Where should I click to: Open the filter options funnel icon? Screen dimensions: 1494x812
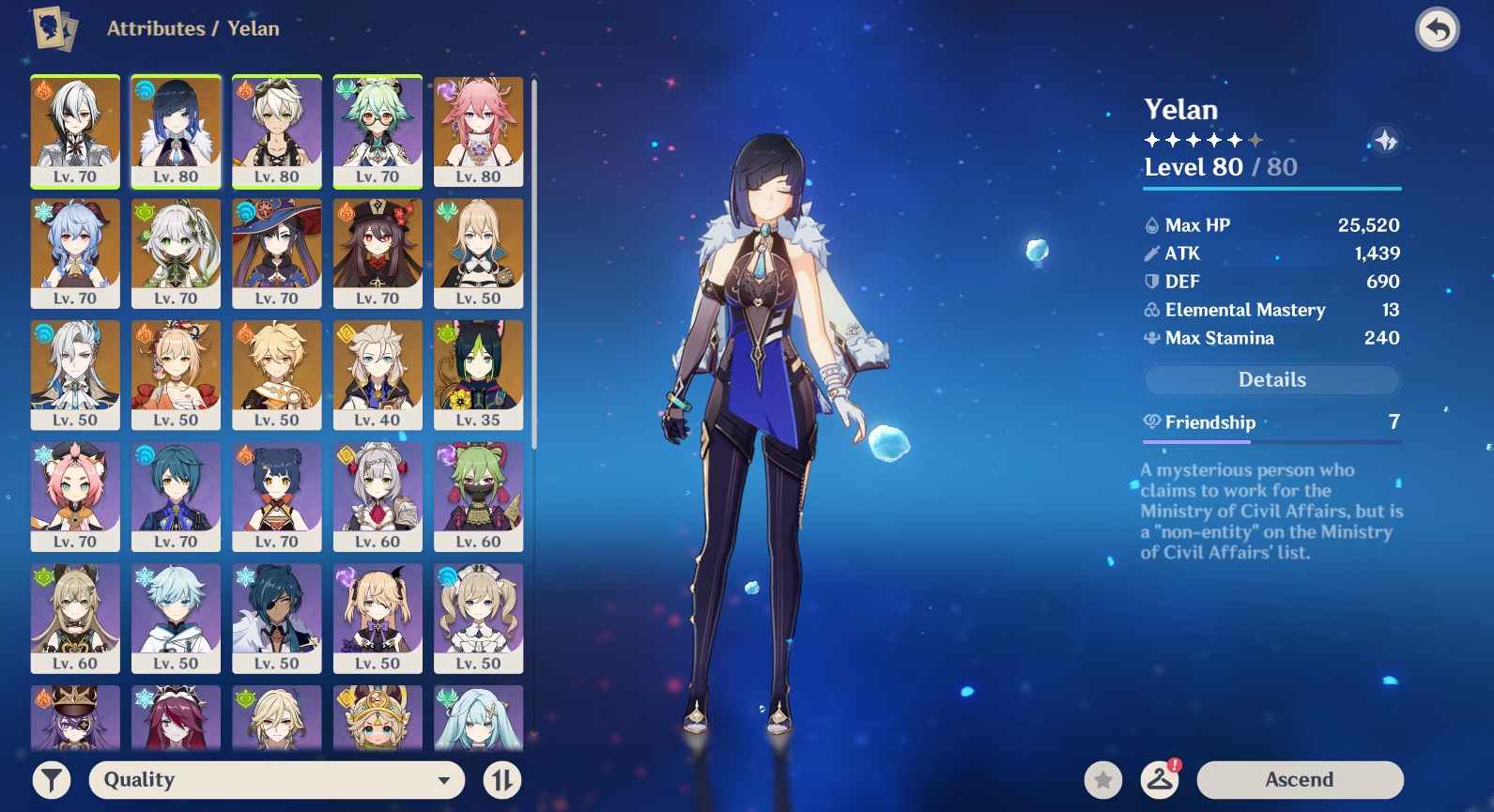(52, 779)
